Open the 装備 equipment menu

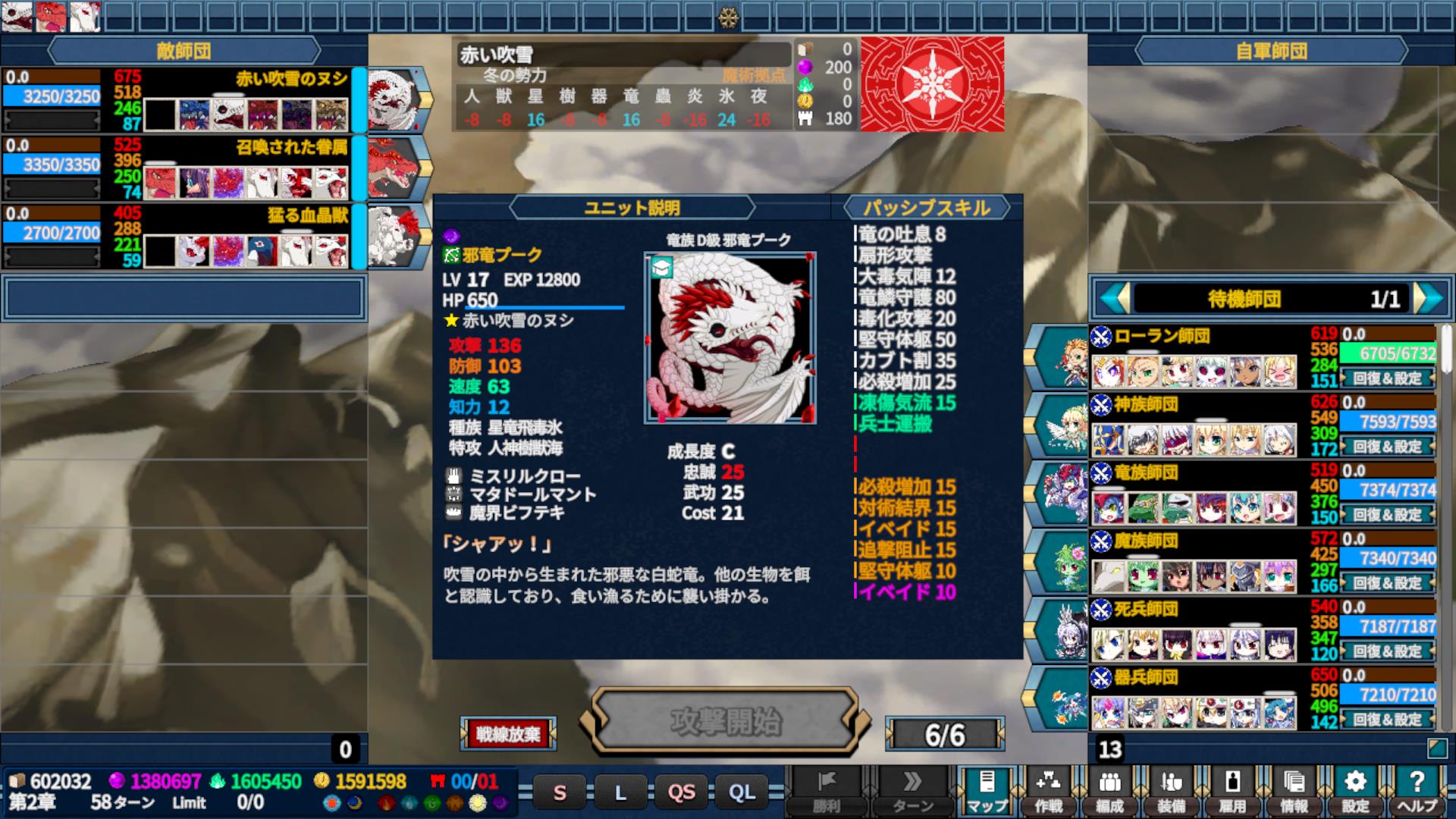(x=1171, y=791)
